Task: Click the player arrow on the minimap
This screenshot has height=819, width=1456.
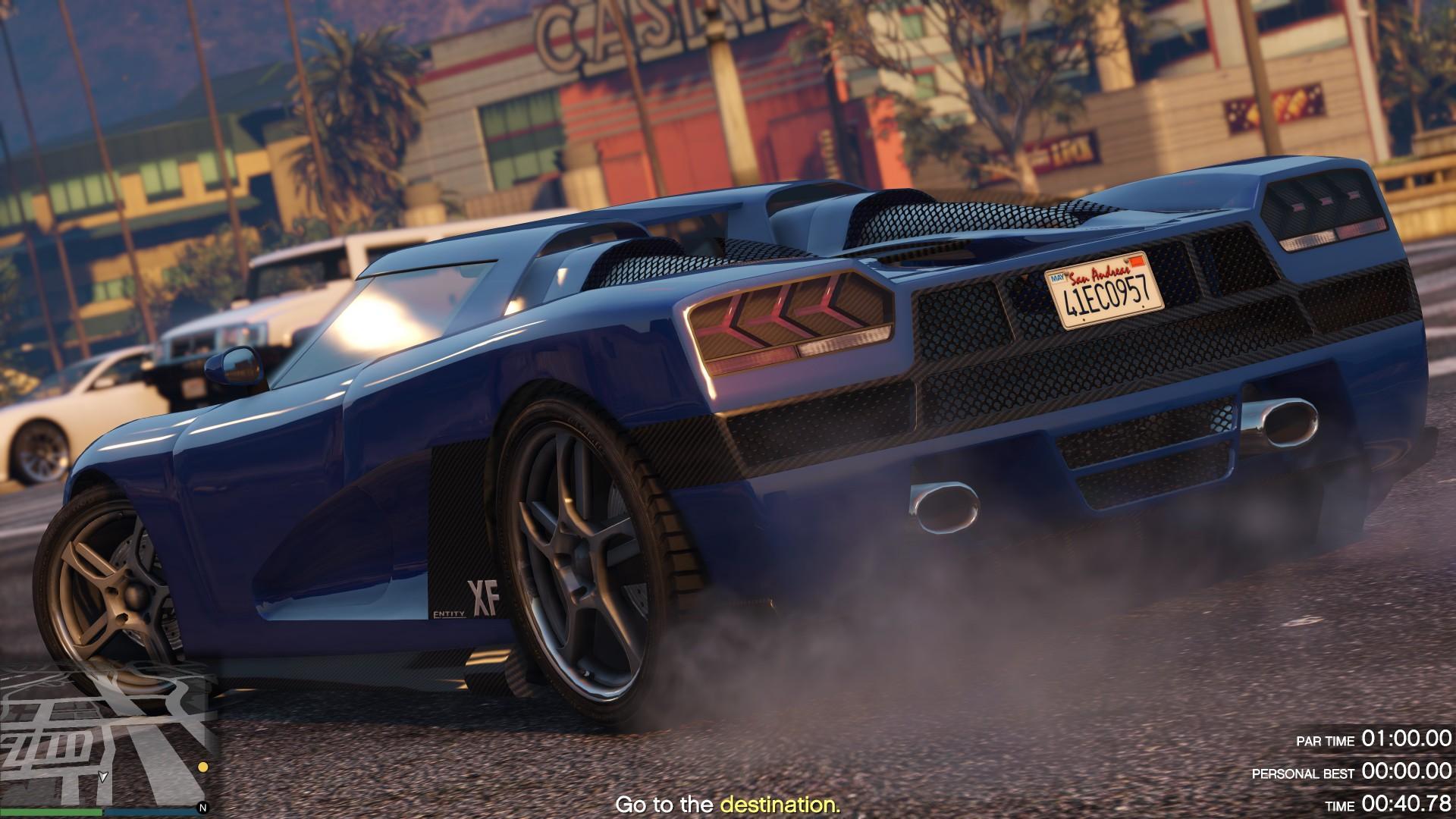Action: click(102, 778)
